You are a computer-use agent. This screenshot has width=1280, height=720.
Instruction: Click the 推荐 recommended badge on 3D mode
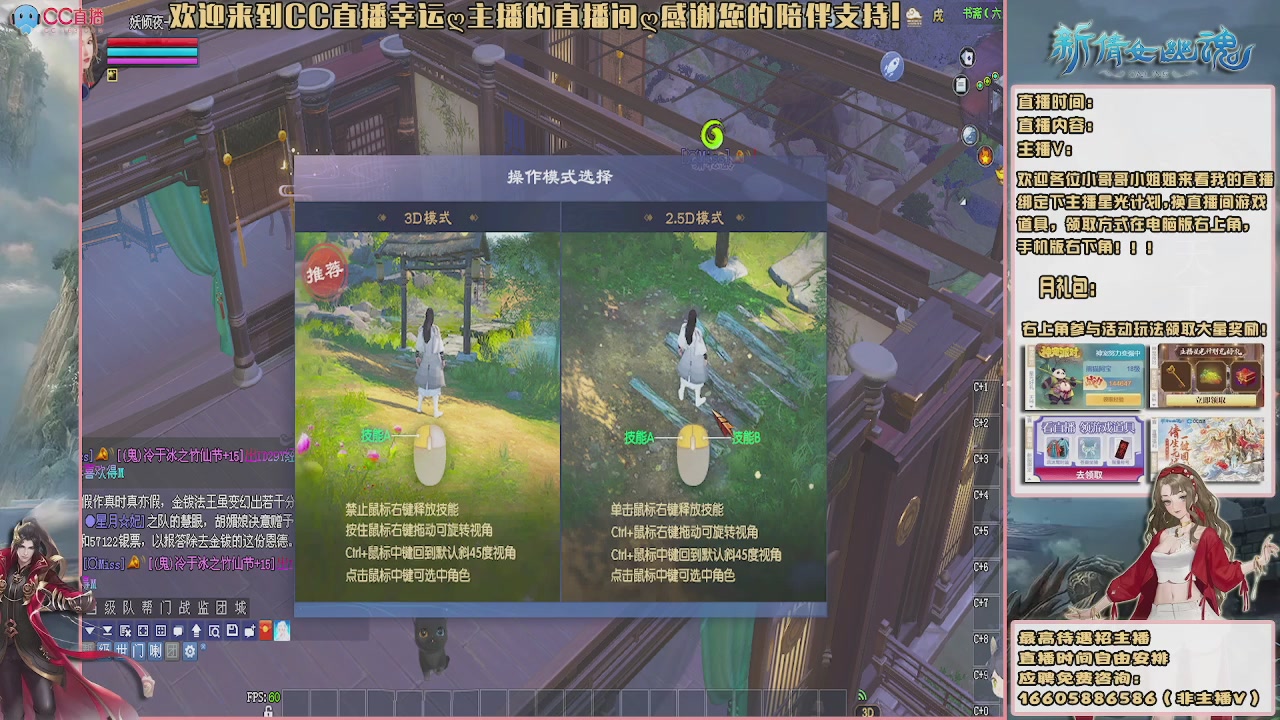pyautogui.click(x=327, y=271)
